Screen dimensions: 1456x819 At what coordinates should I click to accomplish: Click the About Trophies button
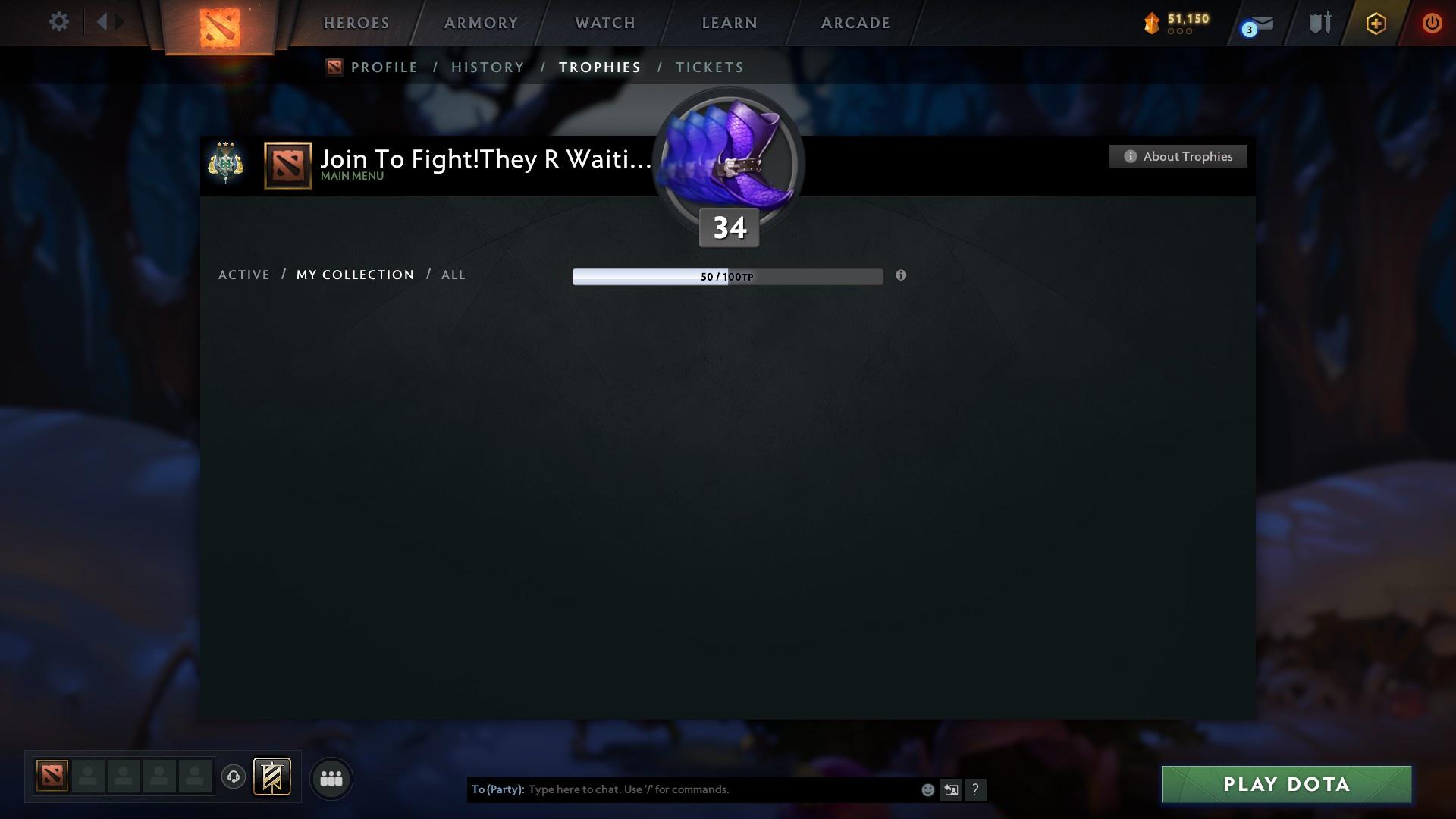[x=1178, y=156]
